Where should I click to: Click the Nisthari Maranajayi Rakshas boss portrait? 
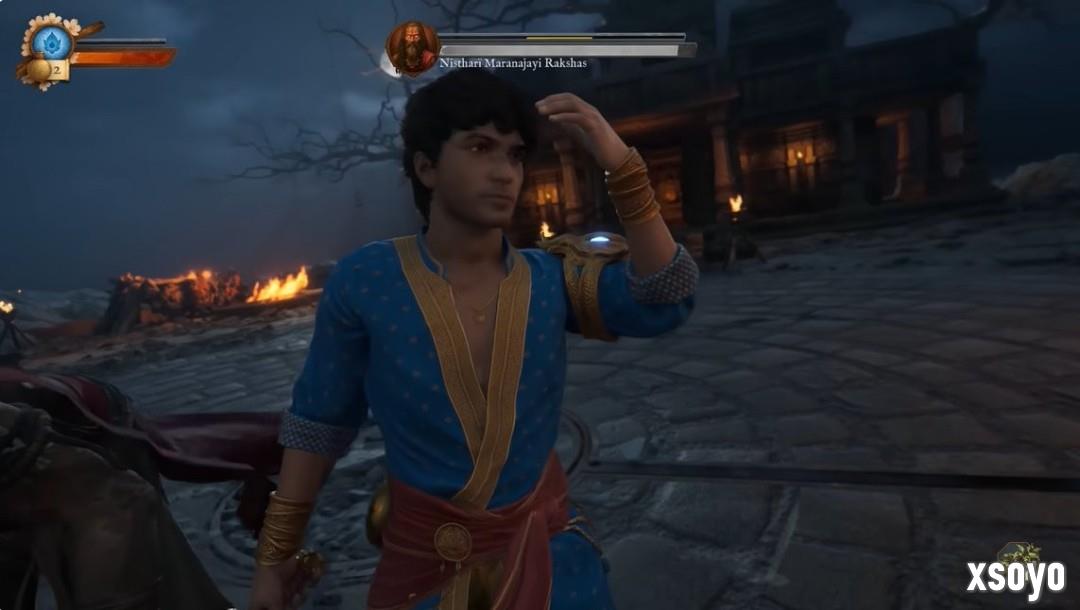coord(412,47)
